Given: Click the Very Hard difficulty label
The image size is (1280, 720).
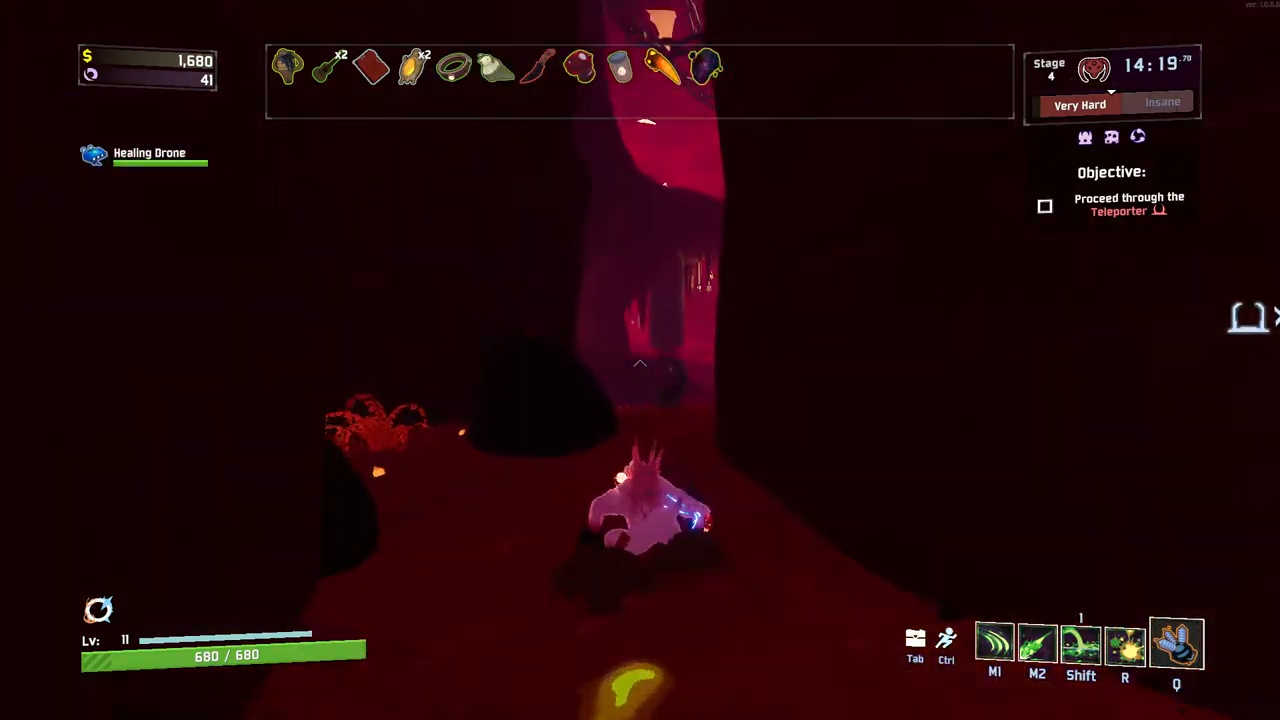Looking at the screenshot, I should [x=1080, y=104].
